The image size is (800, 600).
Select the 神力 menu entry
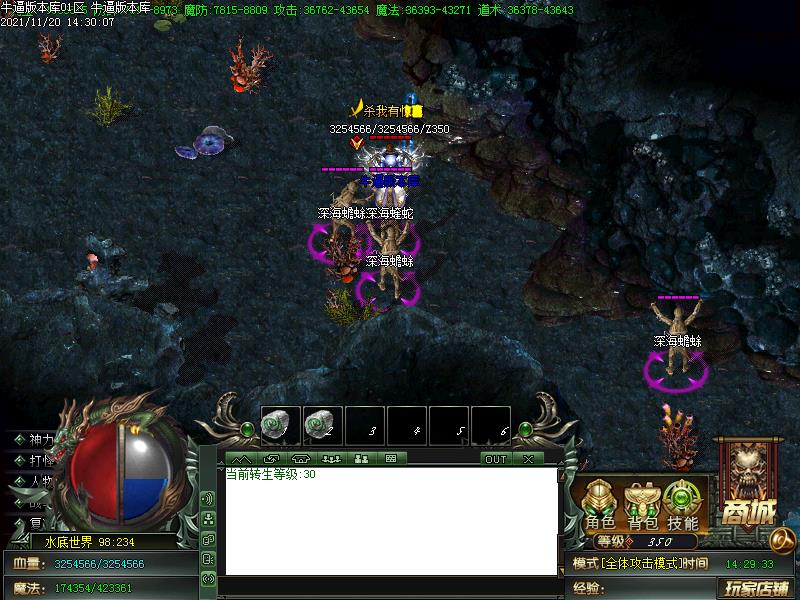41,440
